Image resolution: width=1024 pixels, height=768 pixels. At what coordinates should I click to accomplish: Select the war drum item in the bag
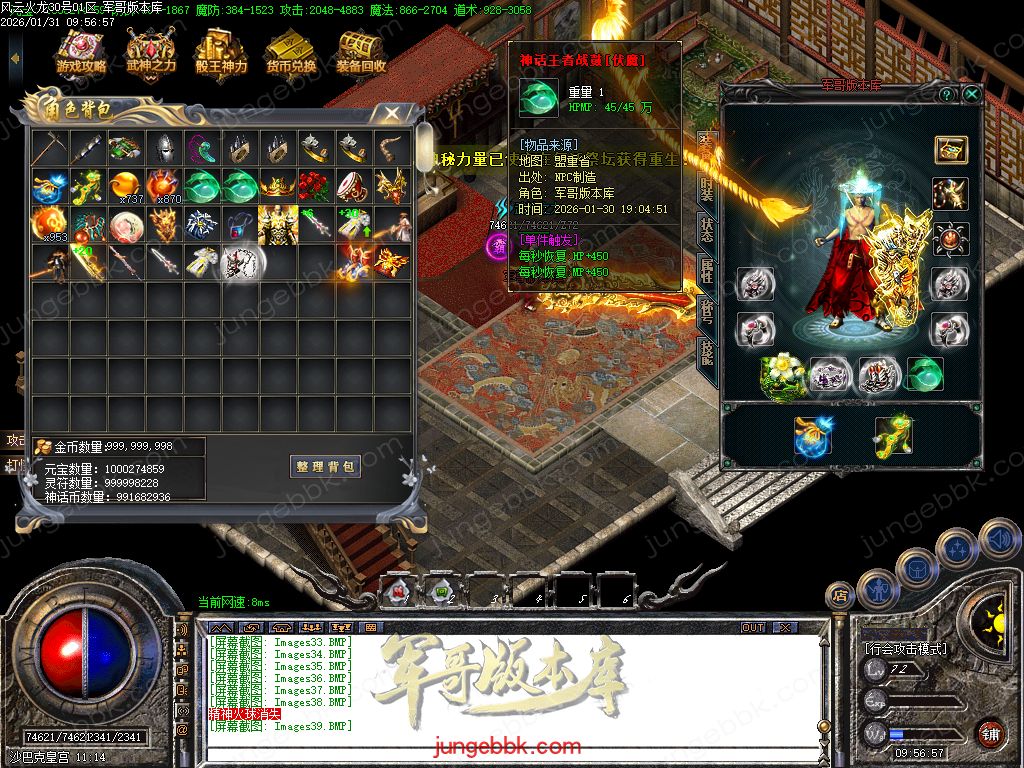coord(353,186)
